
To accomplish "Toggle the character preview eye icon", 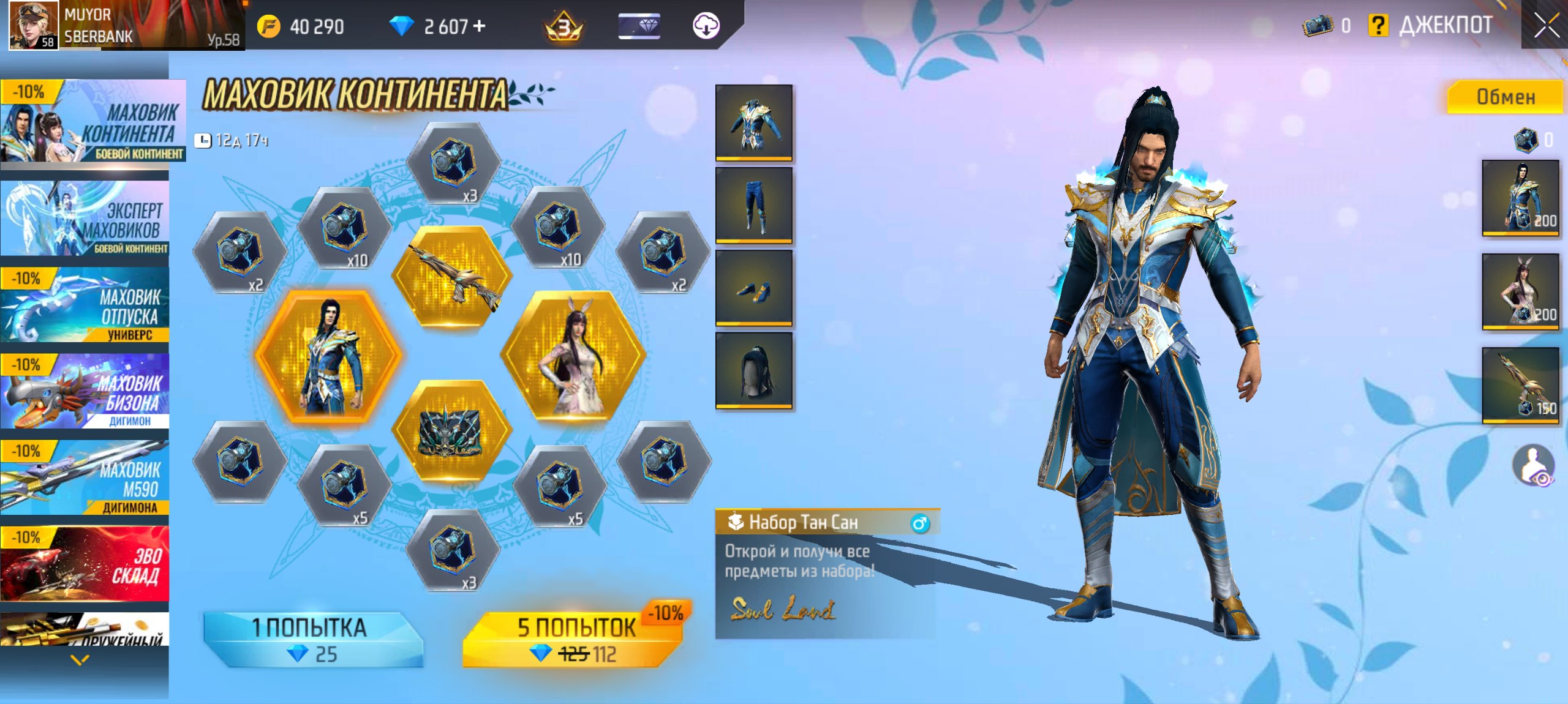I will pyautogui.click(x=1534, y=466).
